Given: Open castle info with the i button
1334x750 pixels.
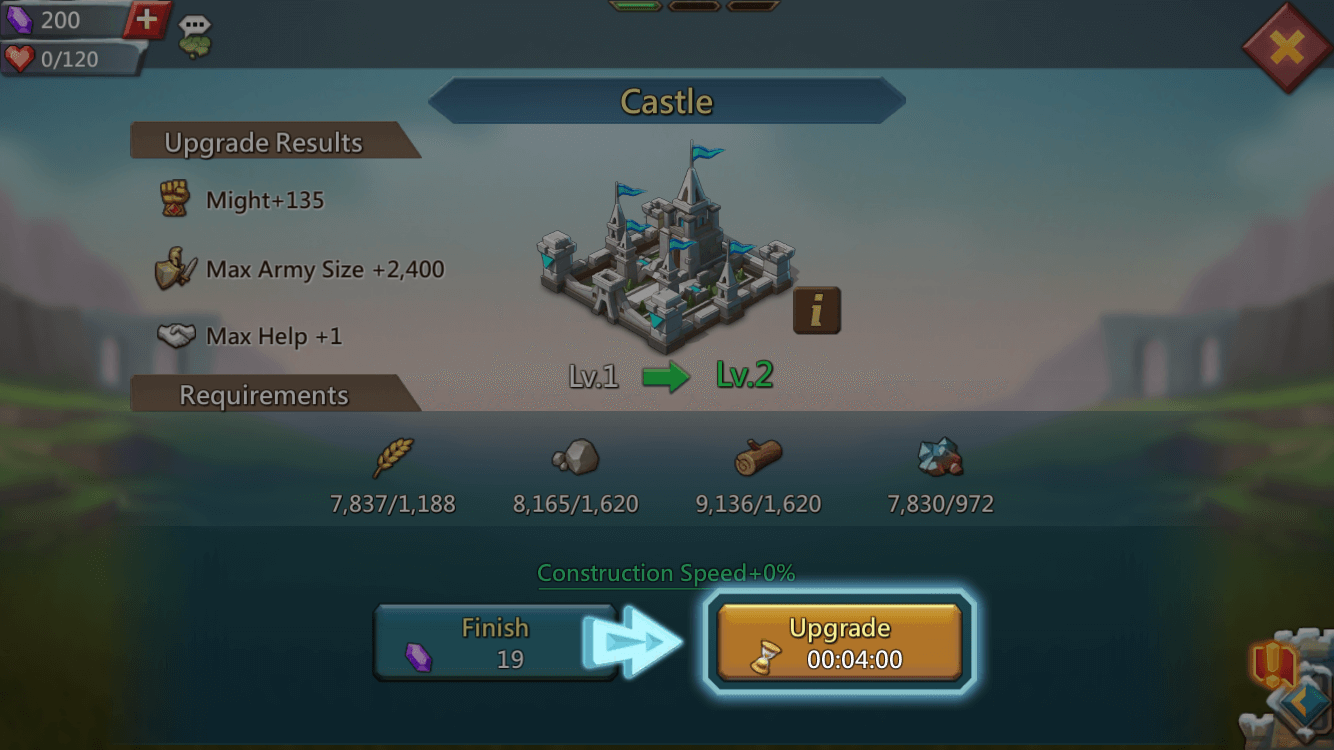Looking at the screenshot, I should (815, 310).
